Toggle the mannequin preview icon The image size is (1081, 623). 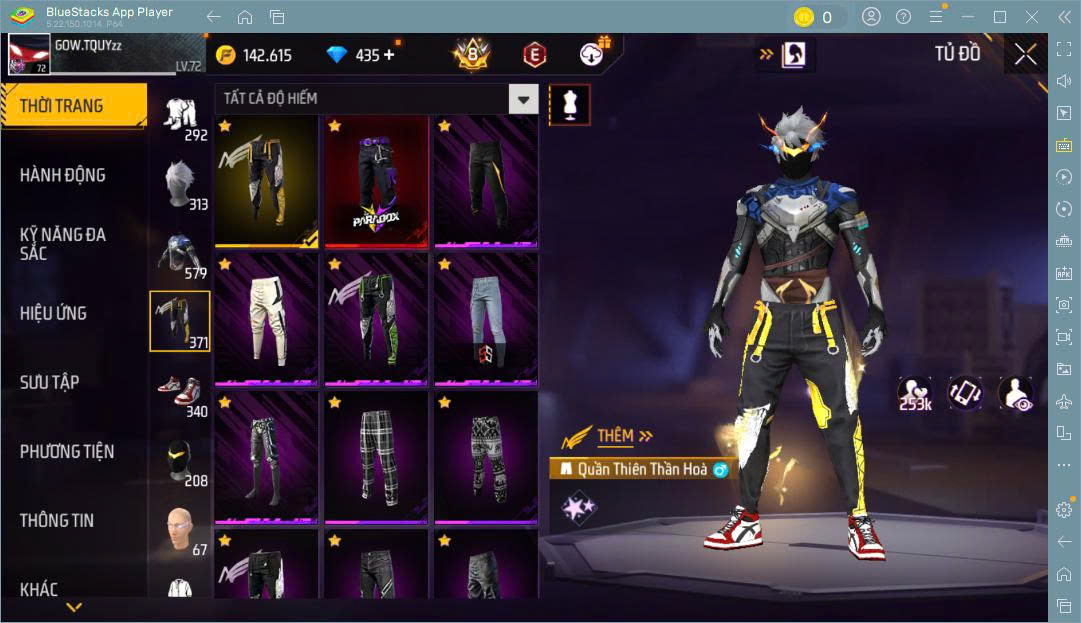click(x=569, y=104)
